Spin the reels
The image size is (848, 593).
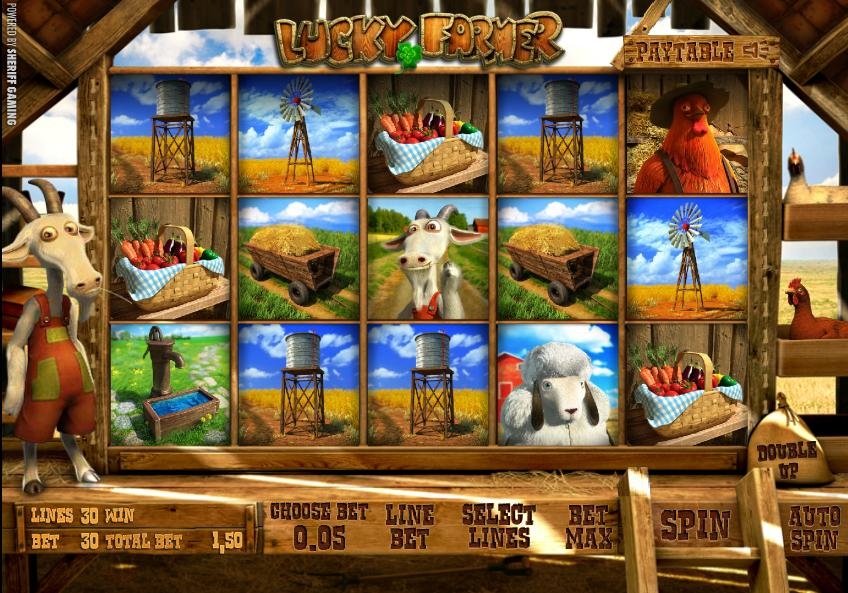[695, 526]
